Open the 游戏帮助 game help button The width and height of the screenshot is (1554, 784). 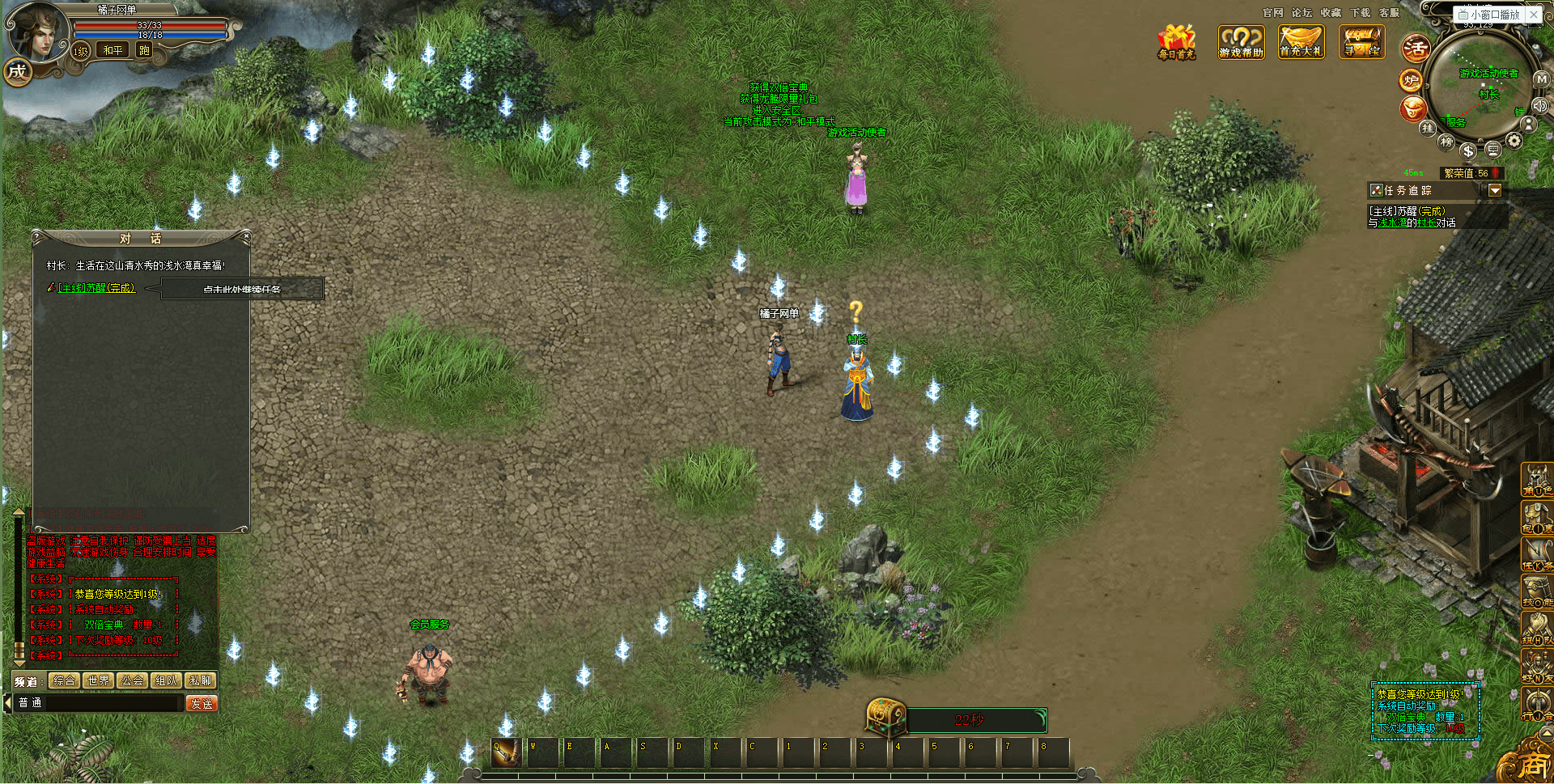pyautogui.click(x=1241, y=42)
